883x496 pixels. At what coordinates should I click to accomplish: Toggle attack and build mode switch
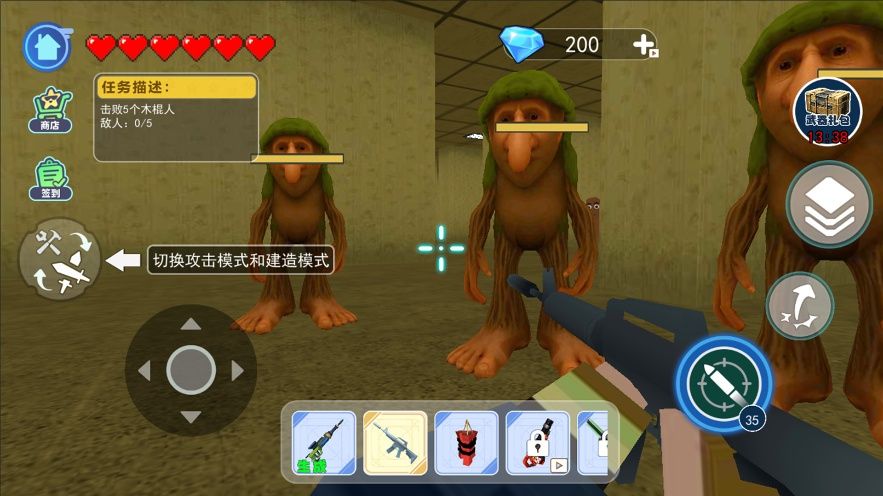coord(59,260)
